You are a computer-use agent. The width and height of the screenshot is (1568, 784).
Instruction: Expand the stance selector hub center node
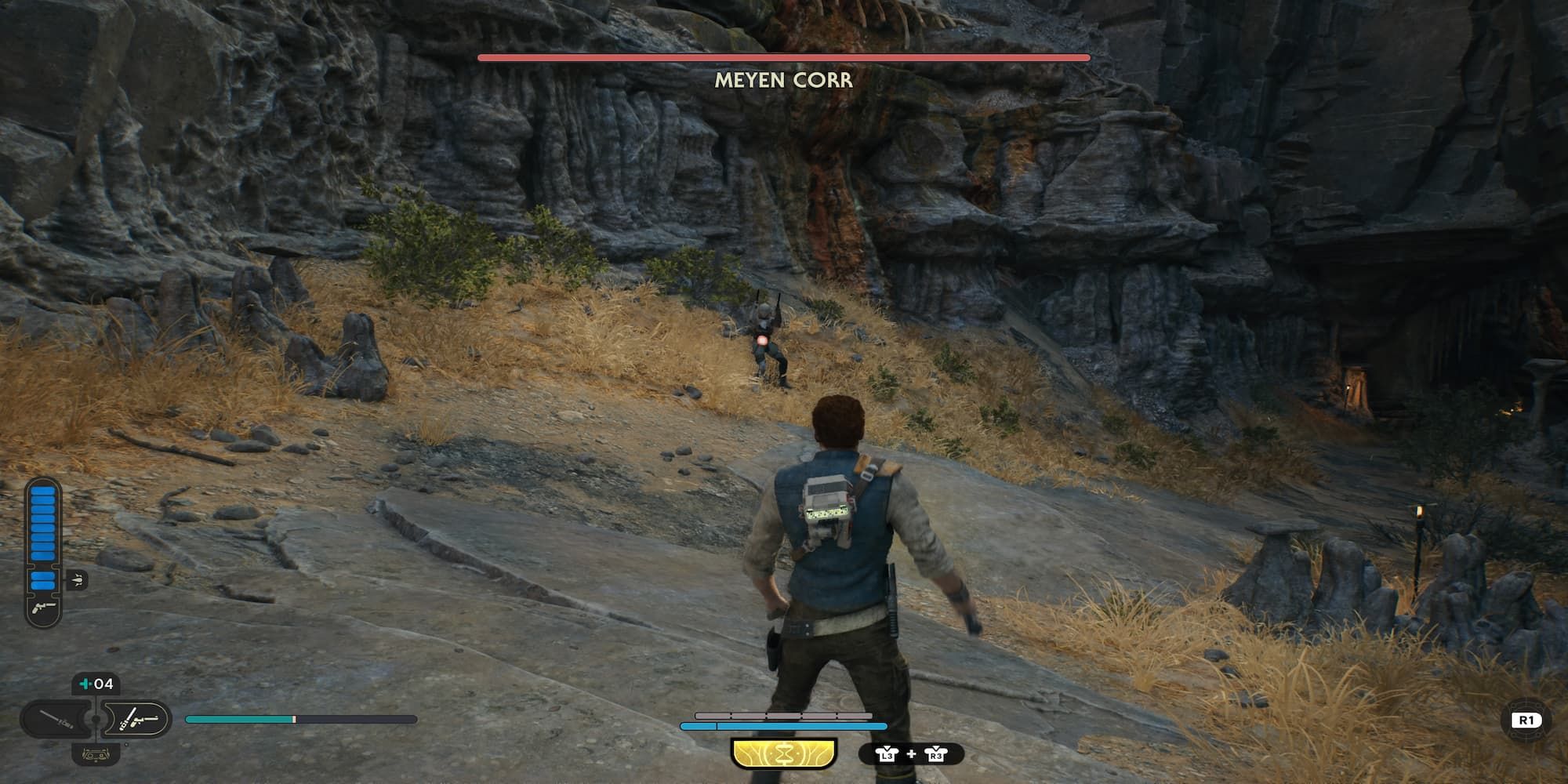94,719
